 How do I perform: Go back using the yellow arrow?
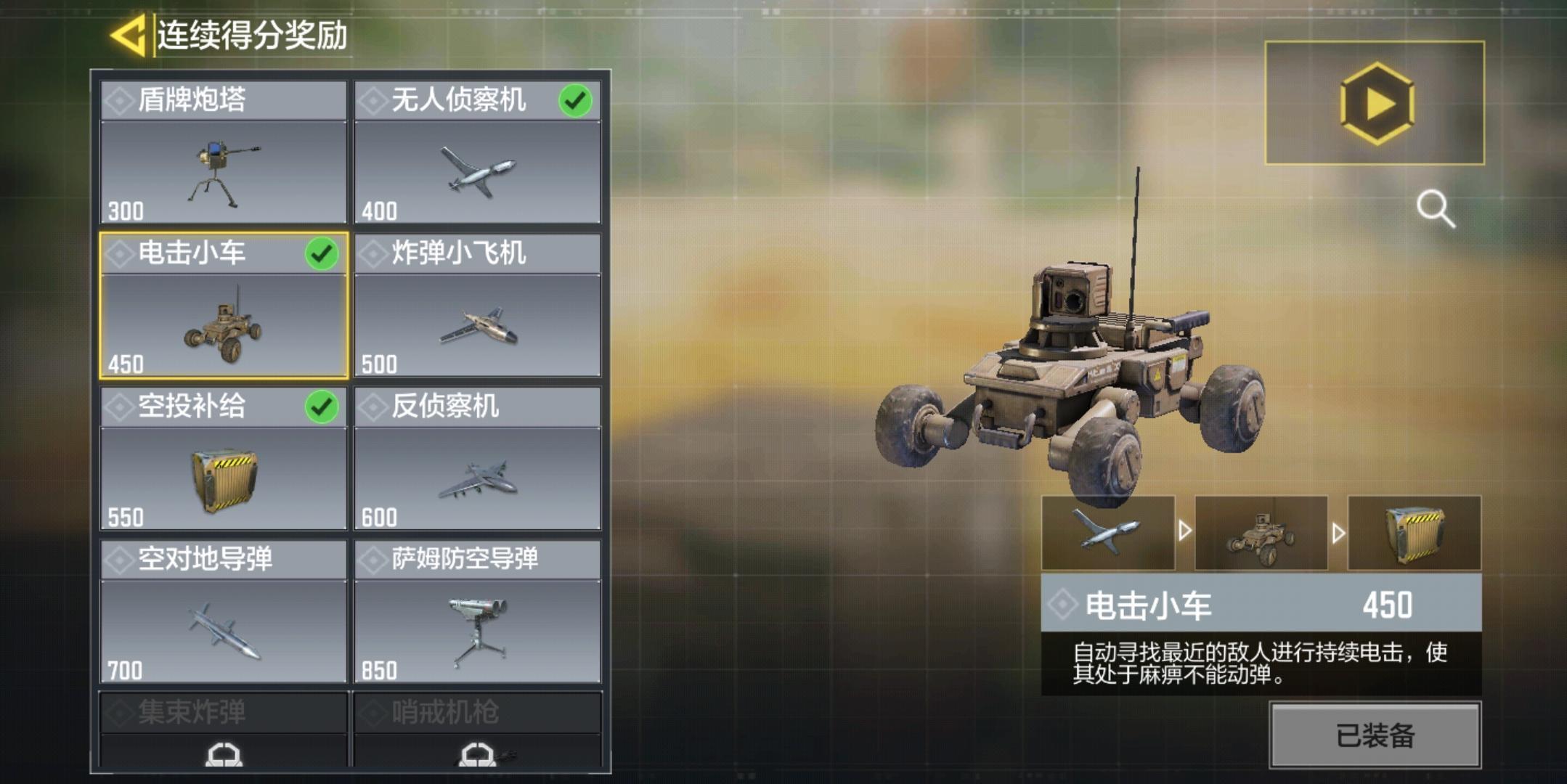pyautogui.click(x=129, y=35)
